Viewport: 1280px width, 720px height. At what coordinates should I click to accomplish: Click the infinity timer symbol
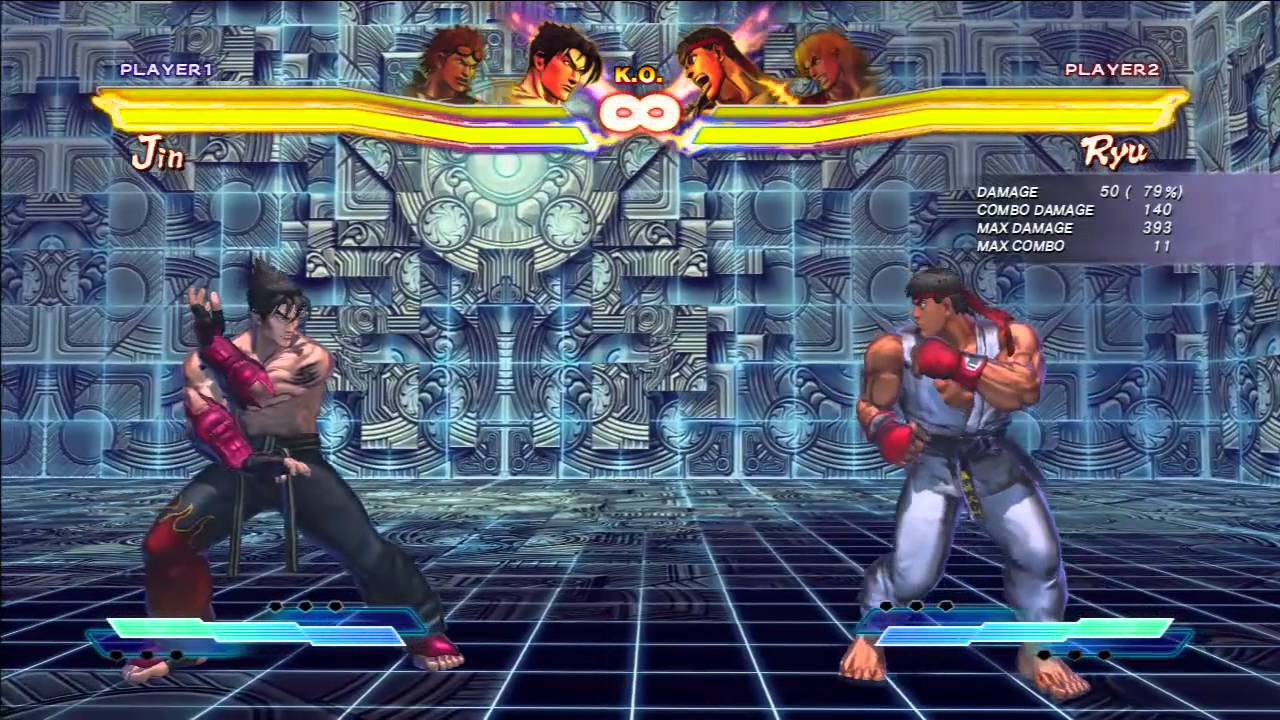[x=640, y=113]
